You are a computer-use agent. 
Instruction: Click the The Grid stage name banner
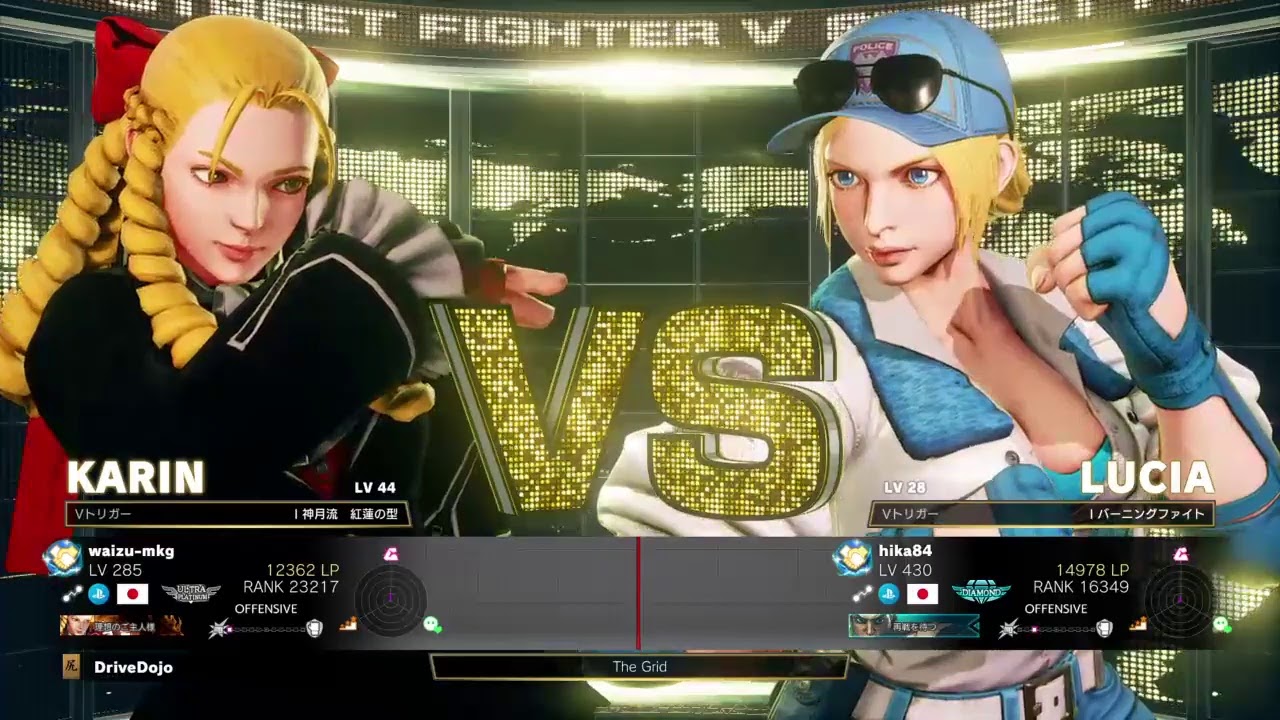point(640,666)
